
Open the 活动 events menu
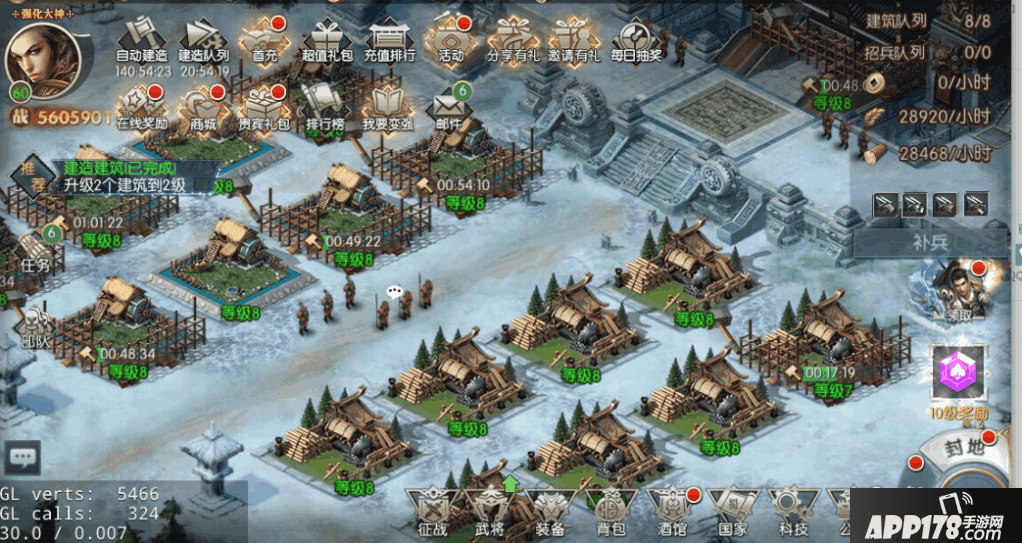click(x=450, y=40)
